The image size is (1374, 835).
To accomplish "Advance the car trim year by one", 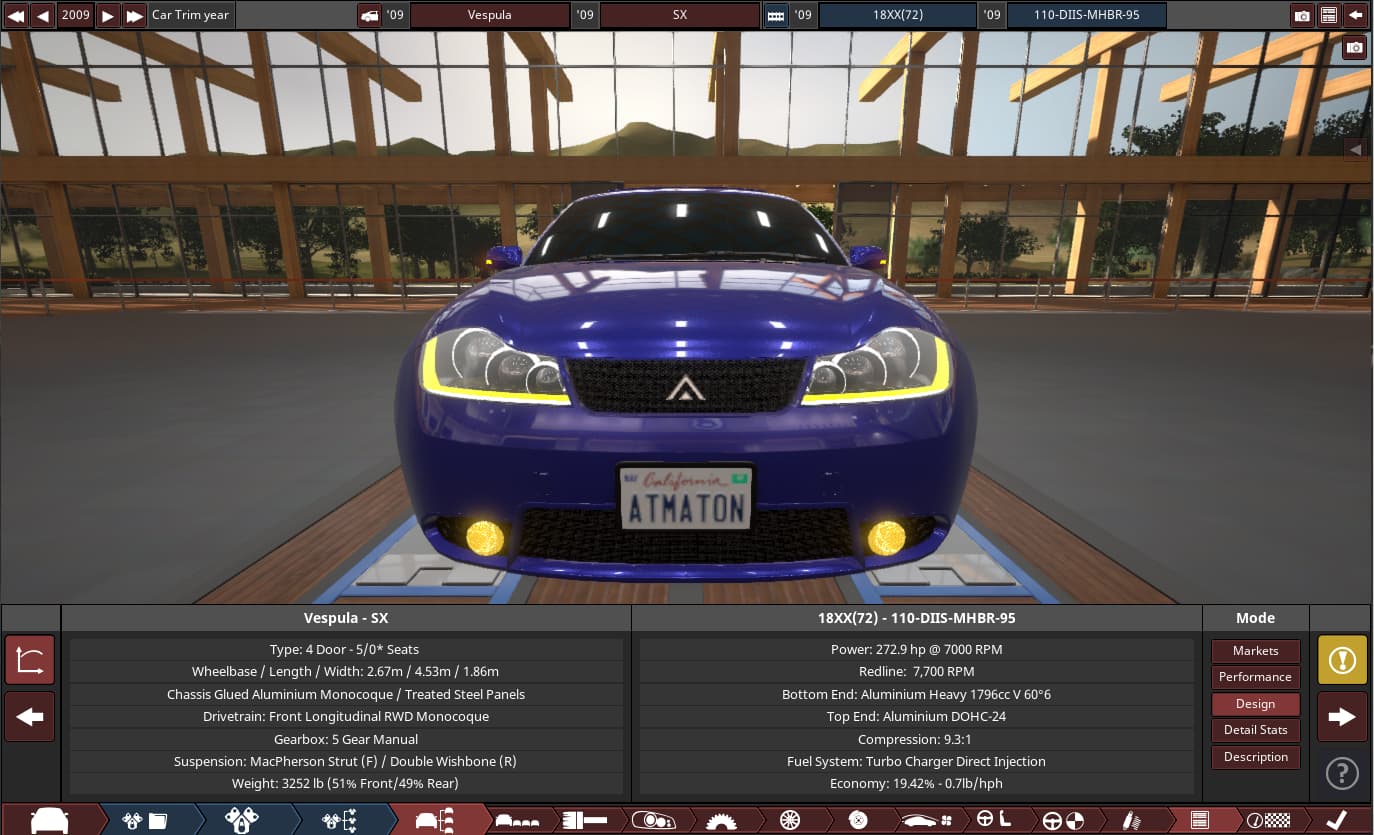I will [x=108, y=15].
